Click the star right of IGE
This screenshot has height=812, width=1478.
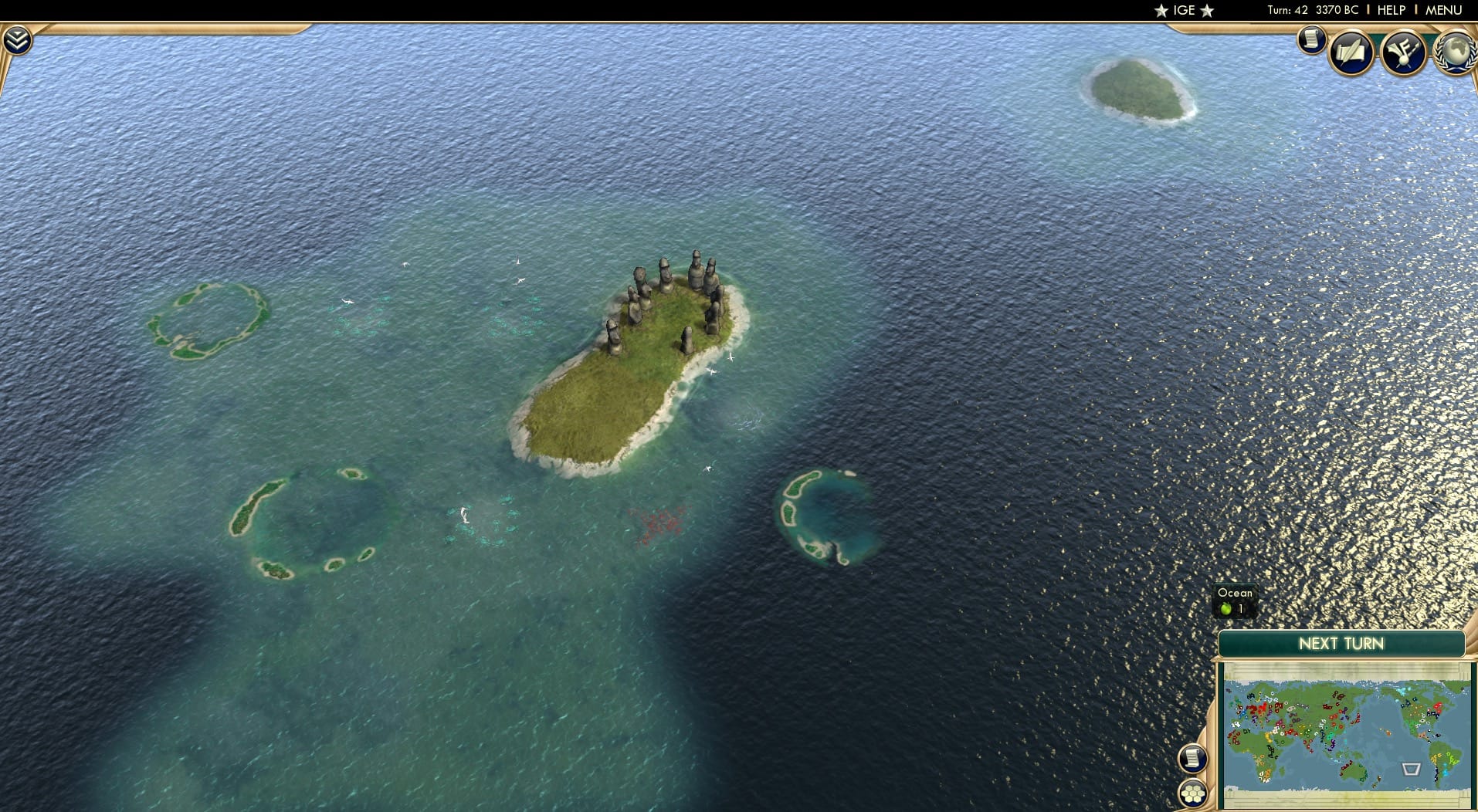pyautogui.click(x=1205, y=10)
